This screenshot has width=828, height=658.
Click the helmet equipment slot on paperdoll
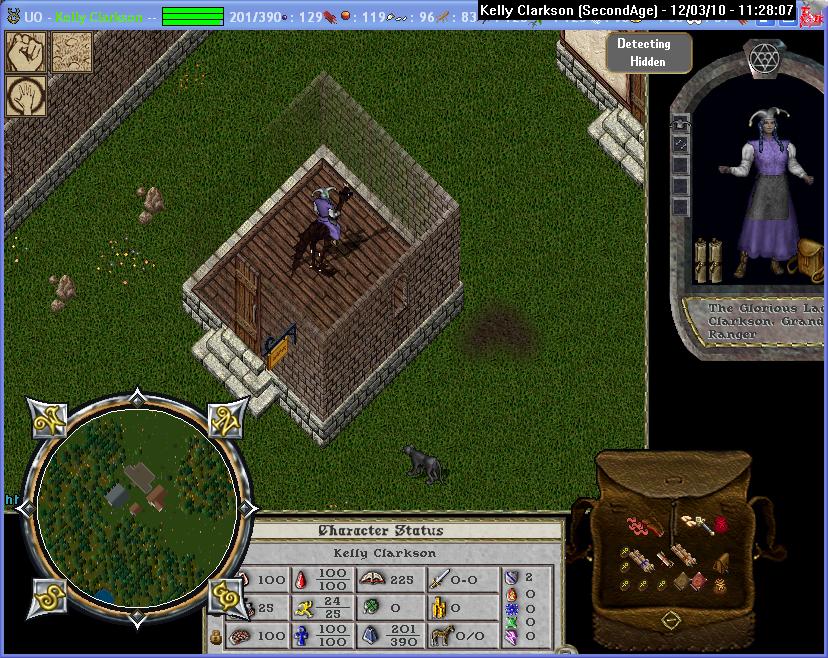tap(681, 122)
